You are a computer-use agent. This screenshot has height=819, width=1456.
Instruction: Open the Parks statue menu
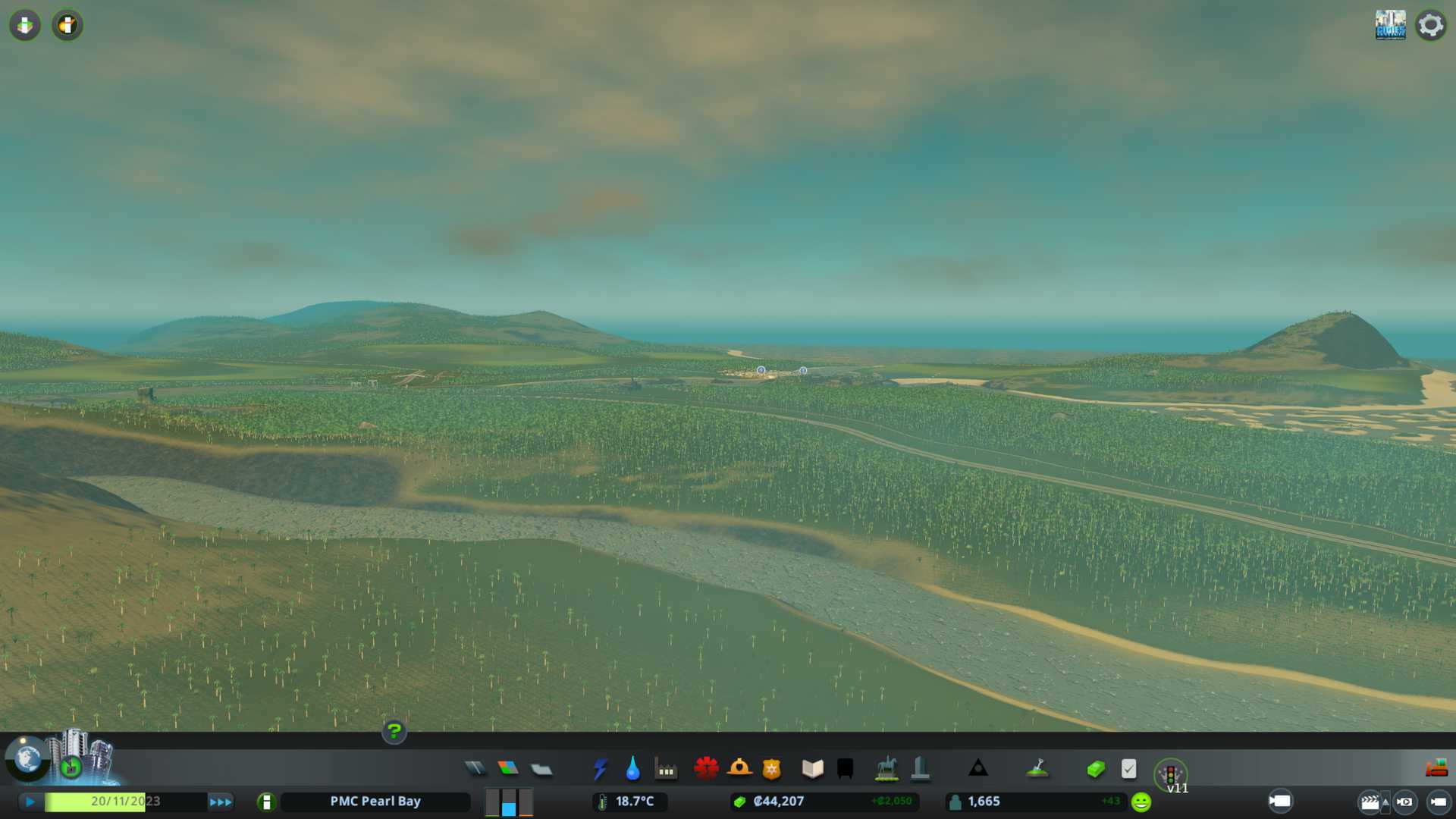[886, 769]
